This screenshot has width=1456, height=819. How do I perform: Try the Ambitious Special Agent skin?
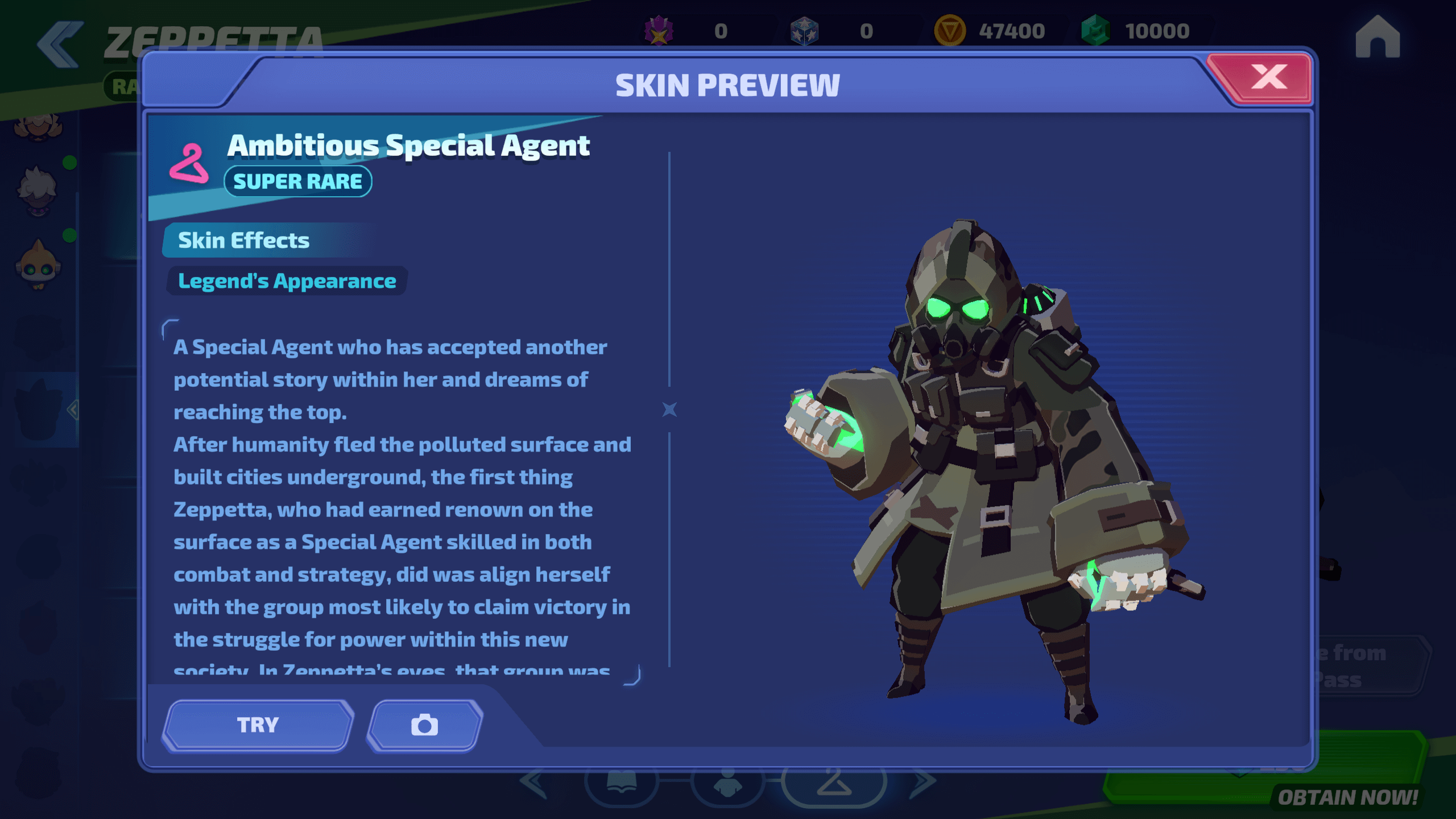pyautogui.click(x=258, y=725)
